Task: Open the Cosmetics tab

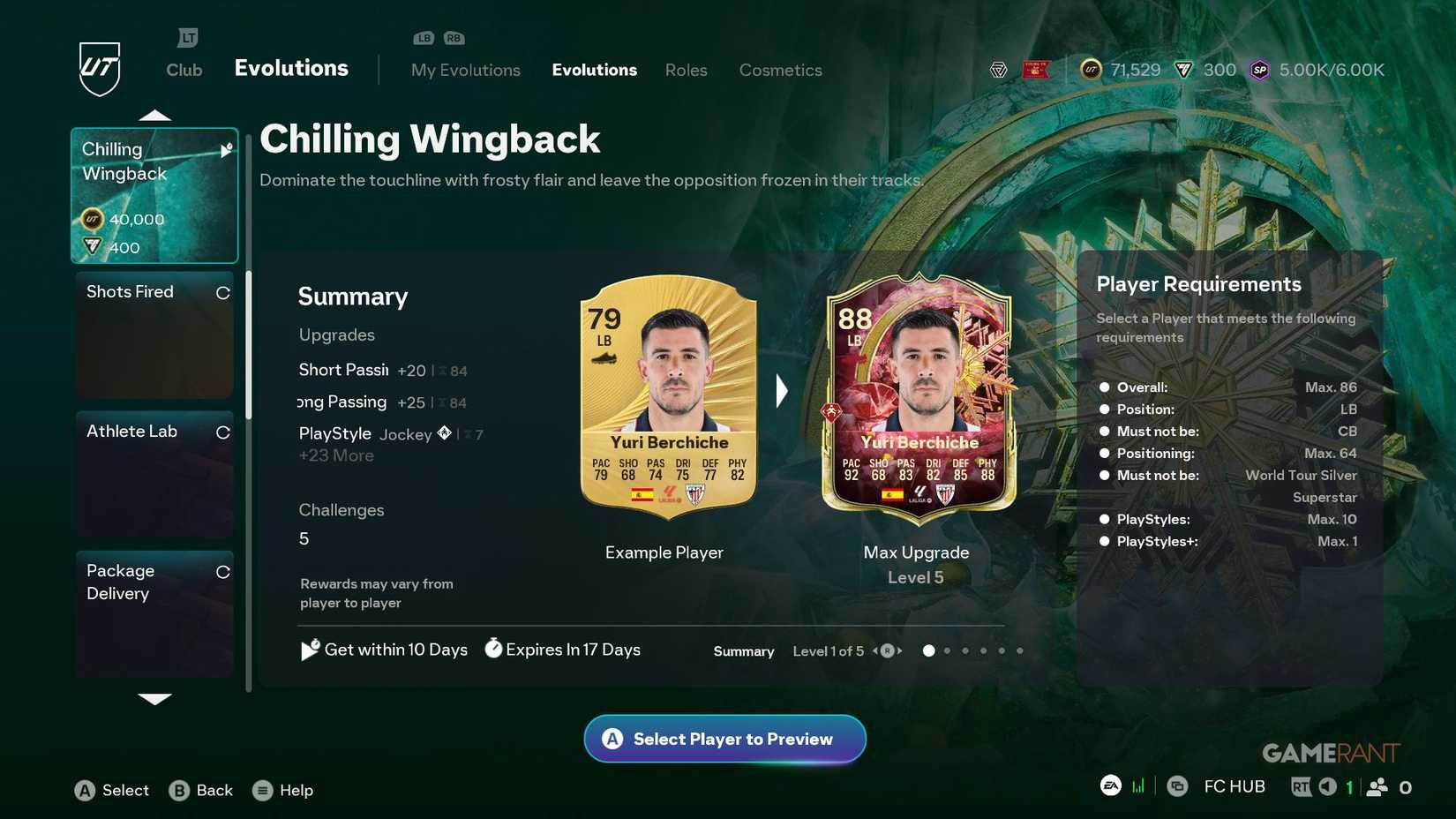Action: click(780, 70)
